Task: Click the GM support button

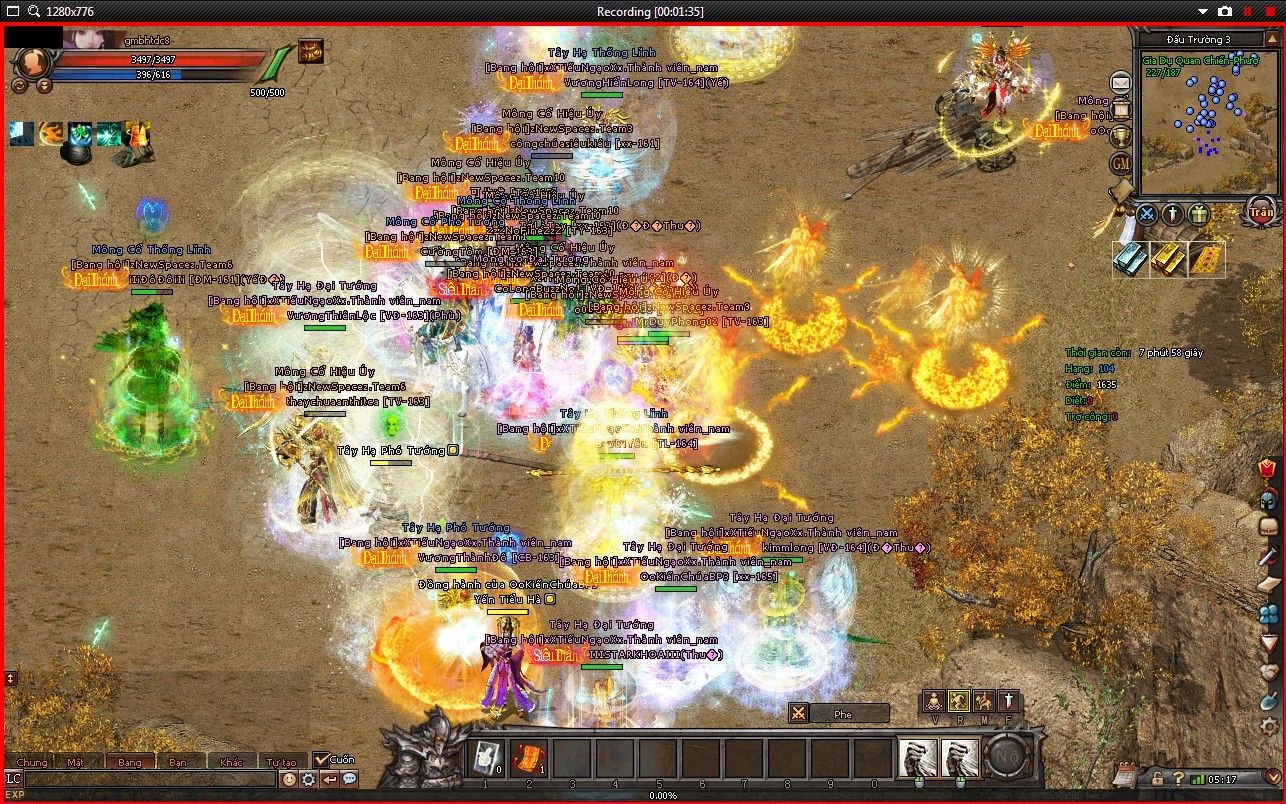Action: [x=1121, y=162]
